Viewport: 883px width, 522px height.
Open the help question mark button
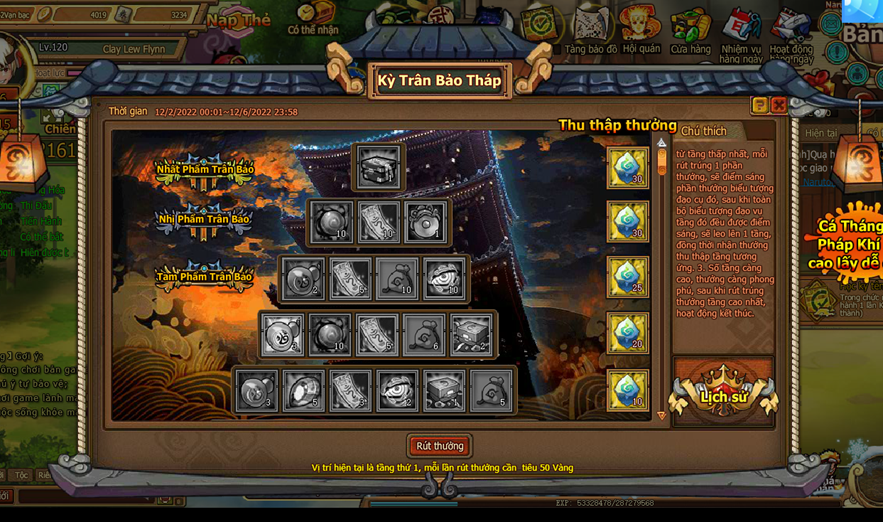point(760,105)
